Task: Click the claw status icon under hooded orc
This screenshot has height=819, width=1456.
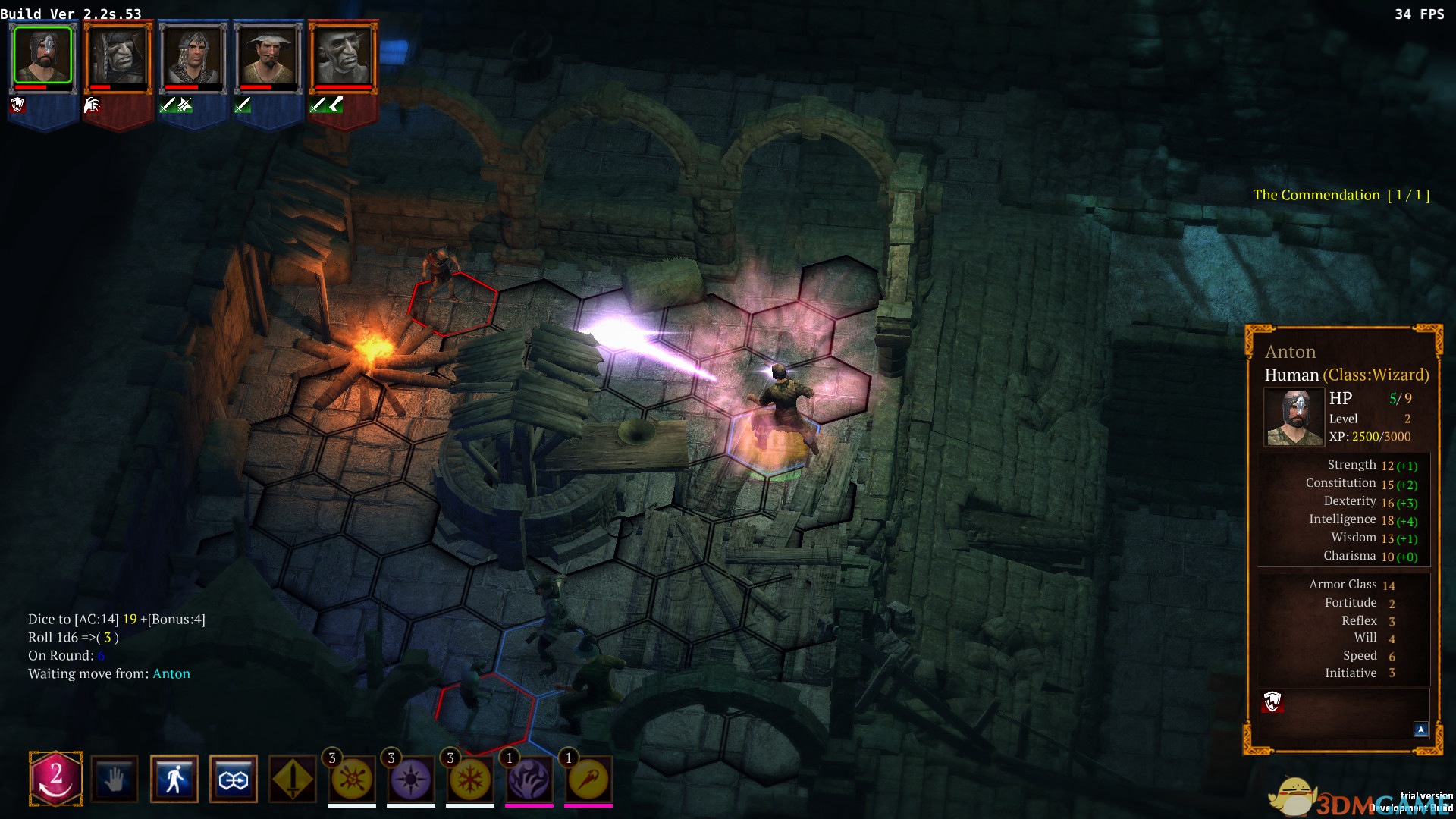Action: [x=92, y=105]
